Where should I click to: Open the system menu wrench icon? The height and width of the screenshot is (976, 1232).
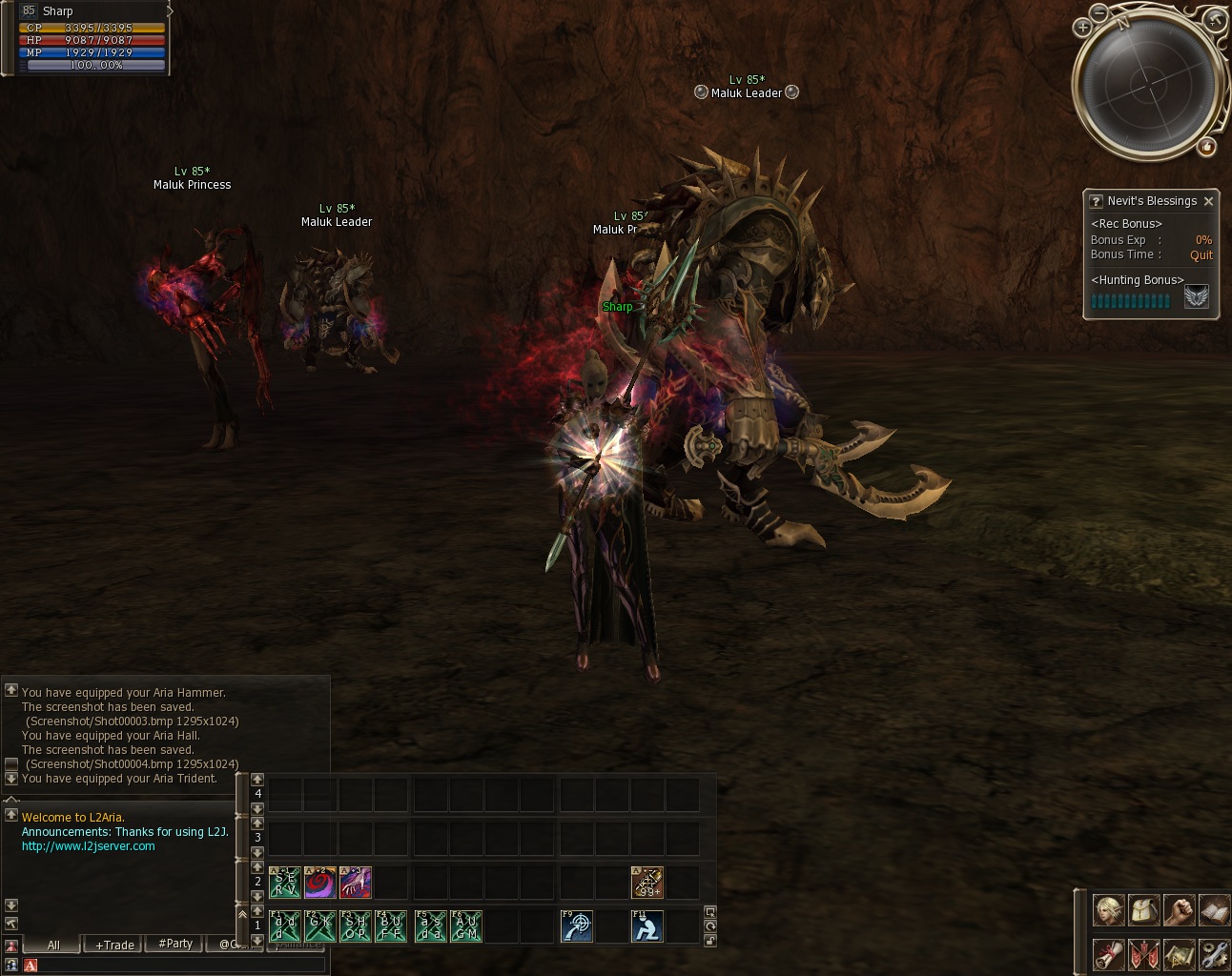[1214, 953]
